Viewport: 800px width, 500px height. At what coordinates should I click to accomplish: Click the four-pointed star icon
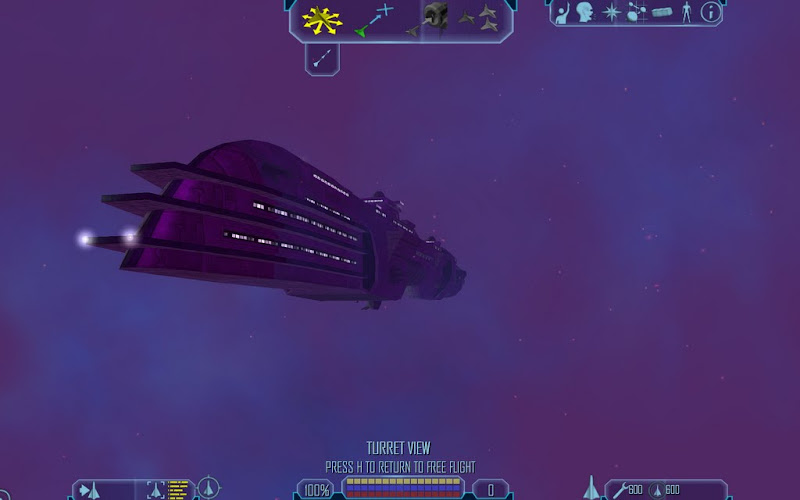[611, 13]
